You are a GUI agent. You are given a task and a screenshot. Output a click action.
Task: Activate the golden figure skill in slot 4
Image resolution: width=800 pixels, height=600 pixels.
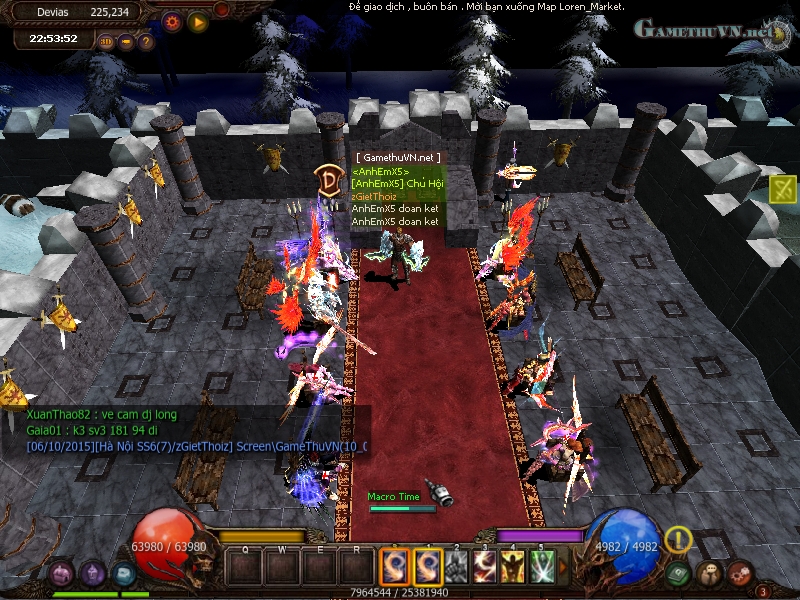(x=513, y=568)
